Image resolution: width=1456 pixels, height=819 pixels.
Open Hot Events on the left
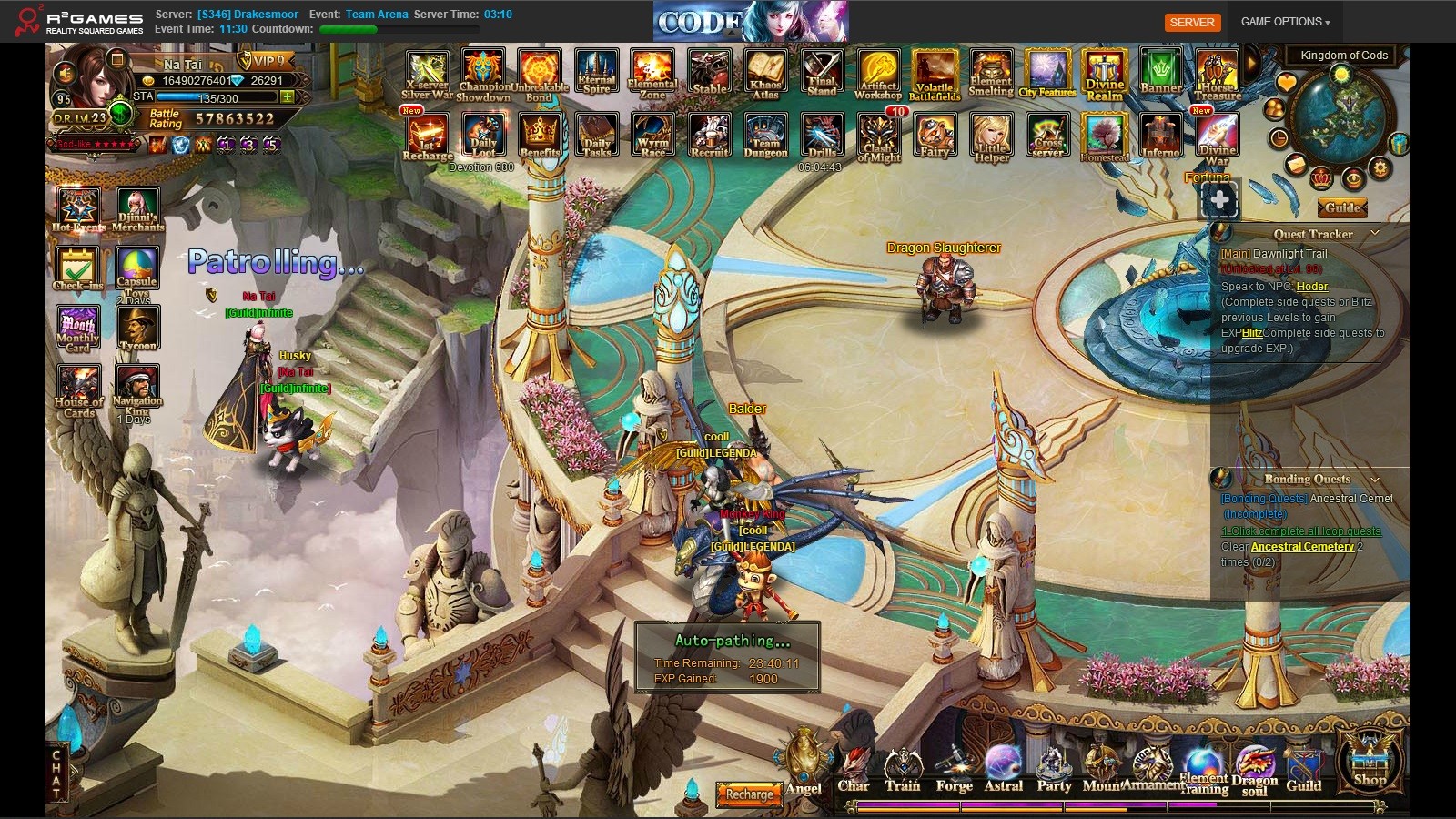[x=79, y=209]
